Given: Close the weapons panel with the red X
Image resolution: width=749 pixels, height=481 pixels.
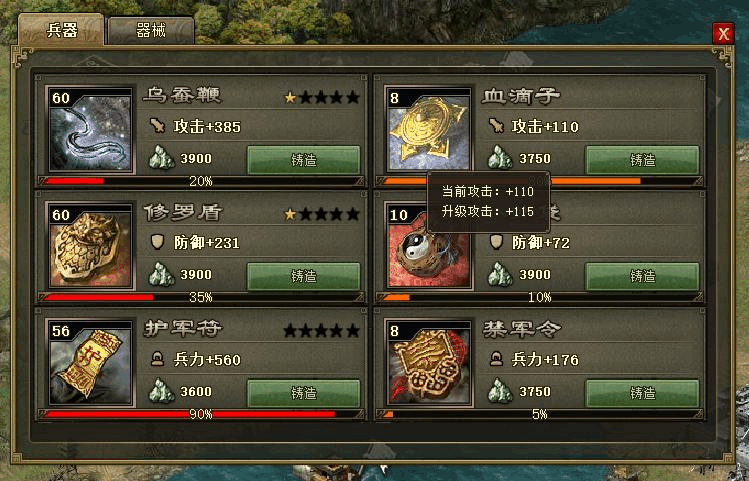Looking at the screenshot, I should [x=723, y=34].
